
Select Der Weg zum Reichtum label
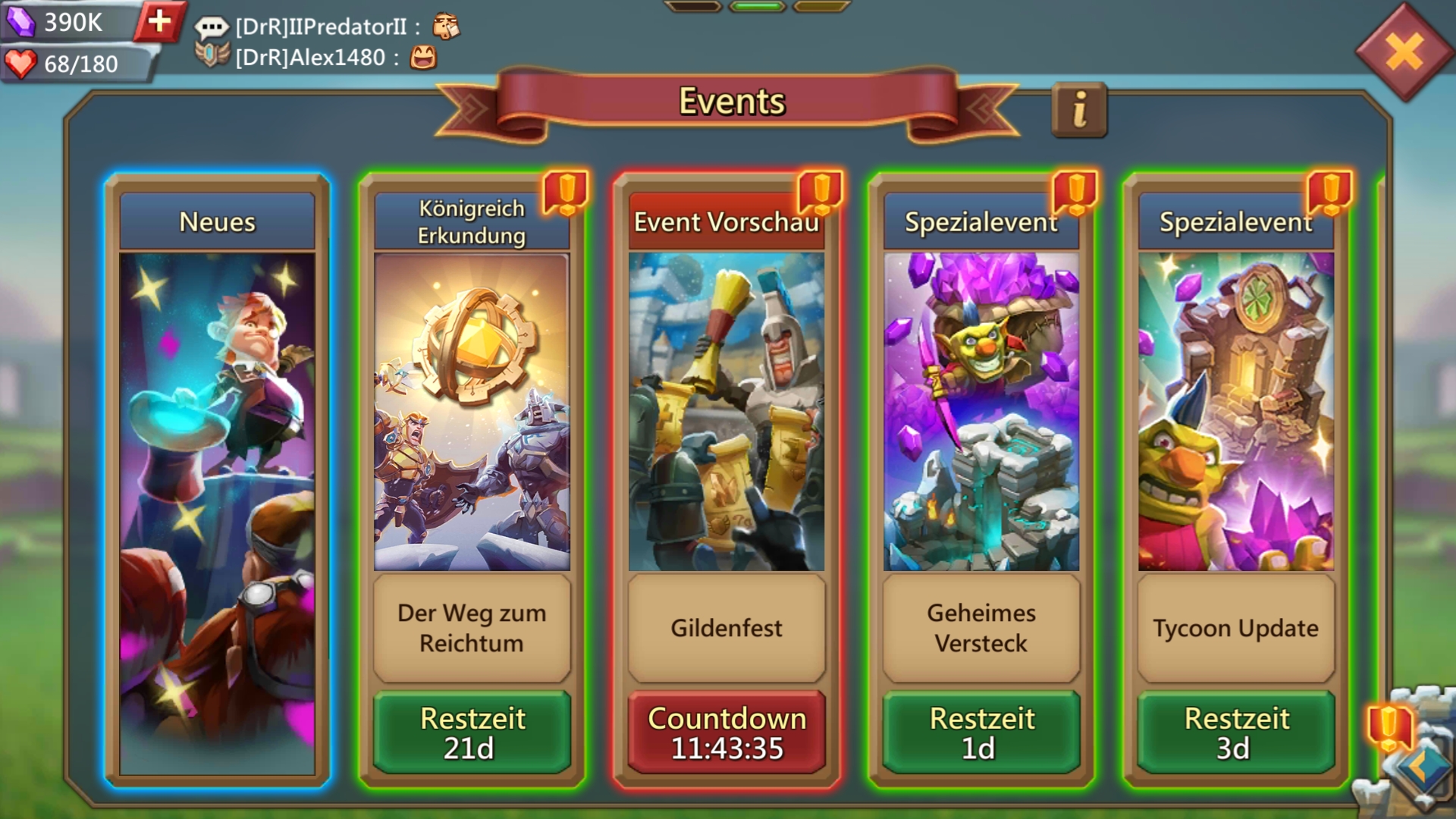pos(472,628)
